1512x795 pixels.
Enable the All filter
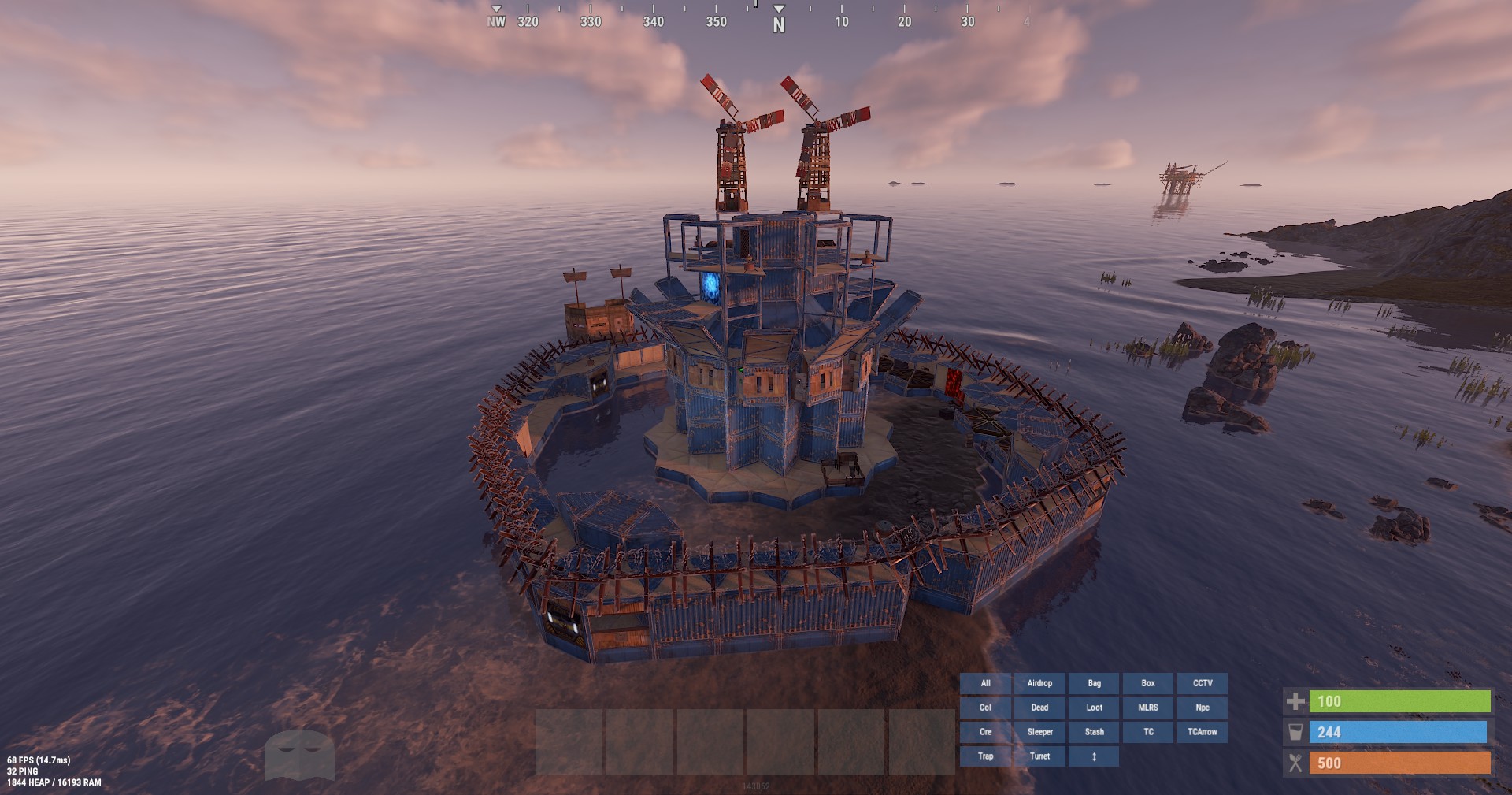985,683
